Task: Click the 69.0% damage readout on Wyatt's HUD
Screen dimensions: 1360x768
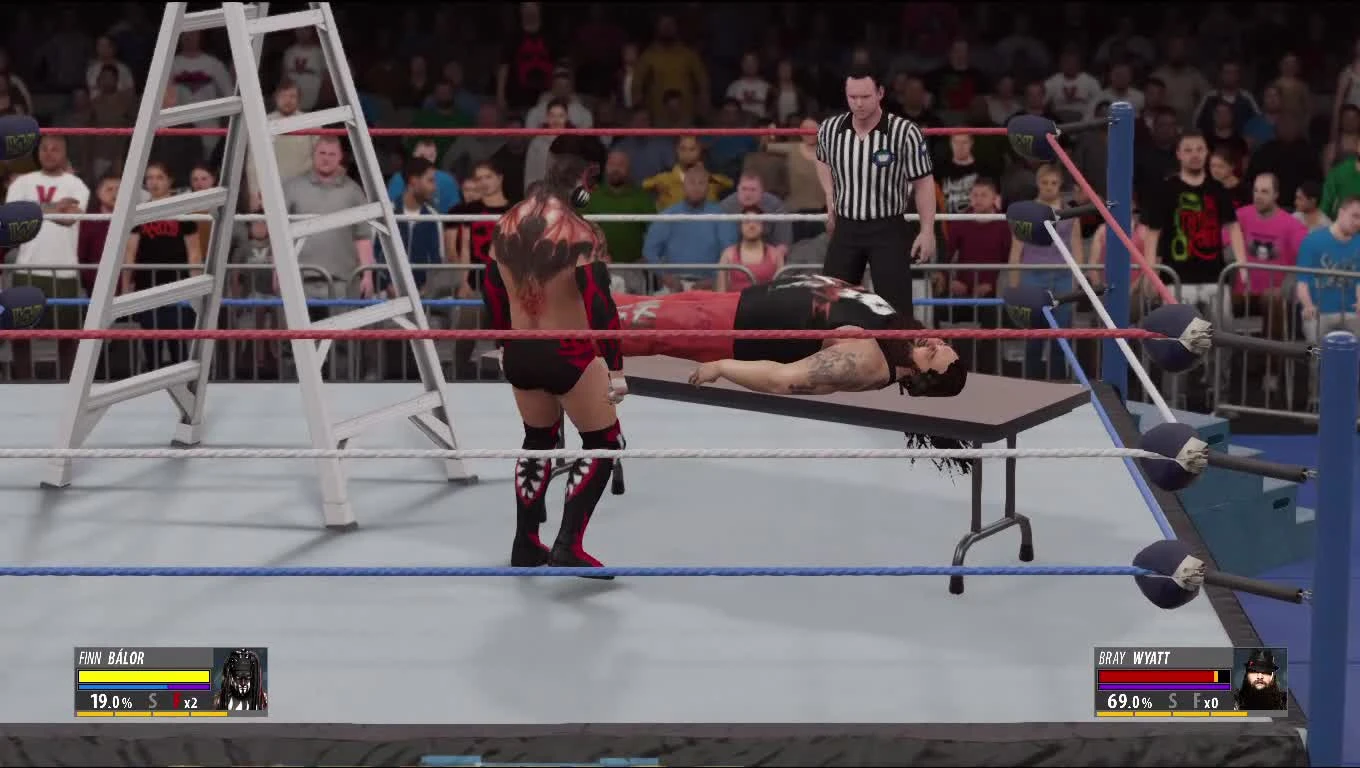Action: coord(1130,702)
